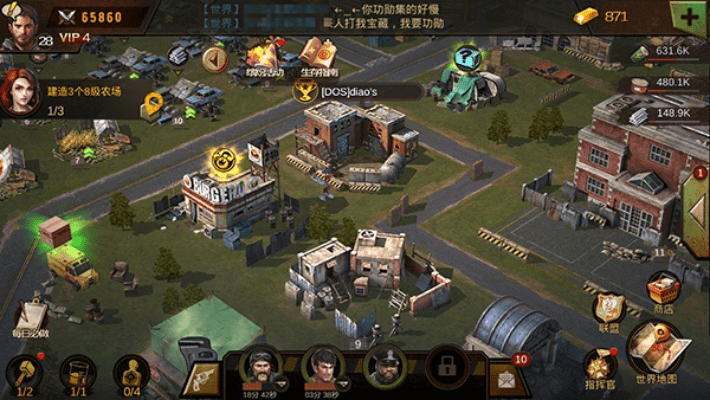This screenshot has width=710, height=400.
Task: Select the revolver weapon tab
Action: click(x=202, y=377)
